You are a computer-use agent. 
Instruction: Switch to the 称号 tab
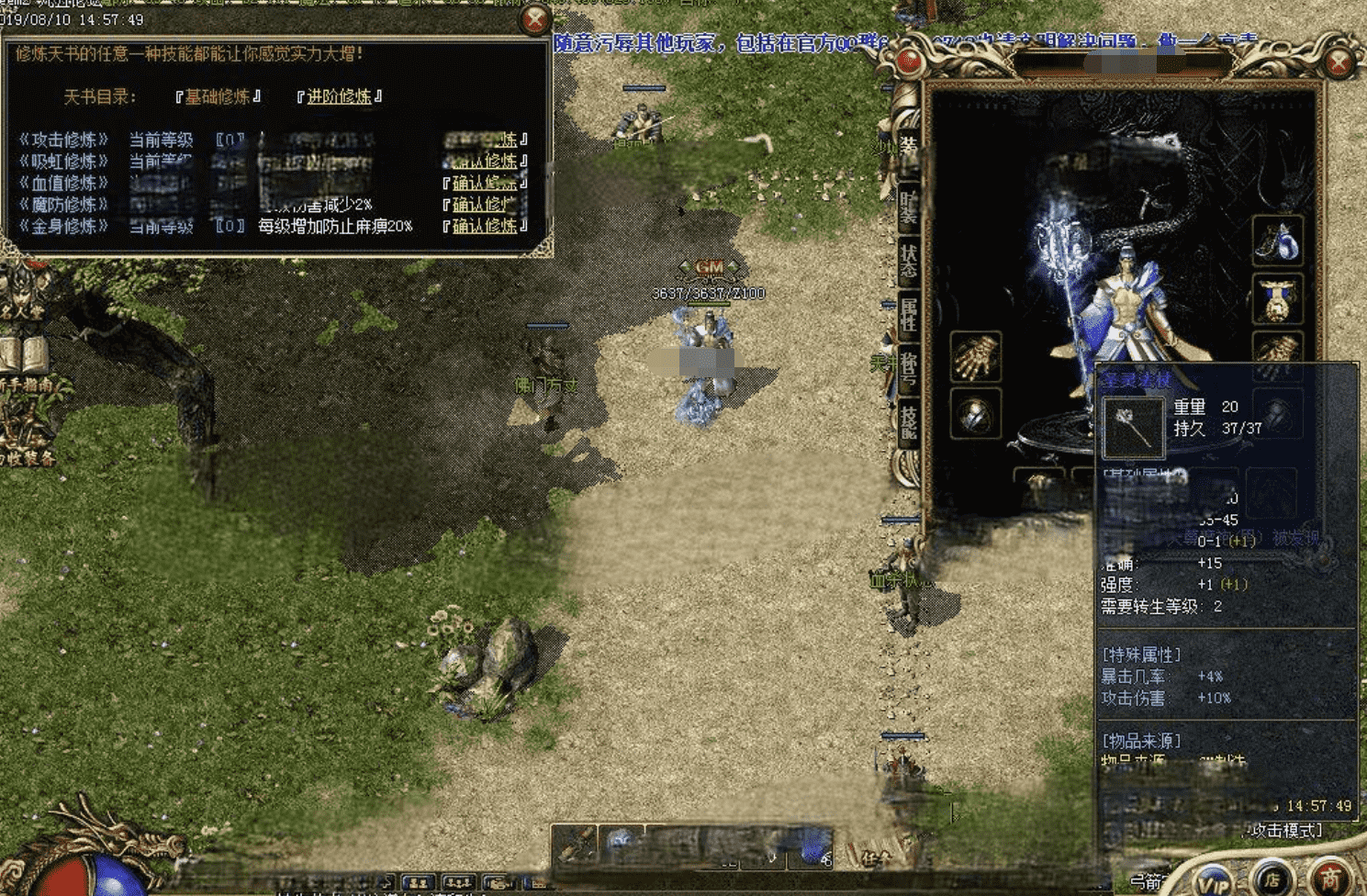908,368
